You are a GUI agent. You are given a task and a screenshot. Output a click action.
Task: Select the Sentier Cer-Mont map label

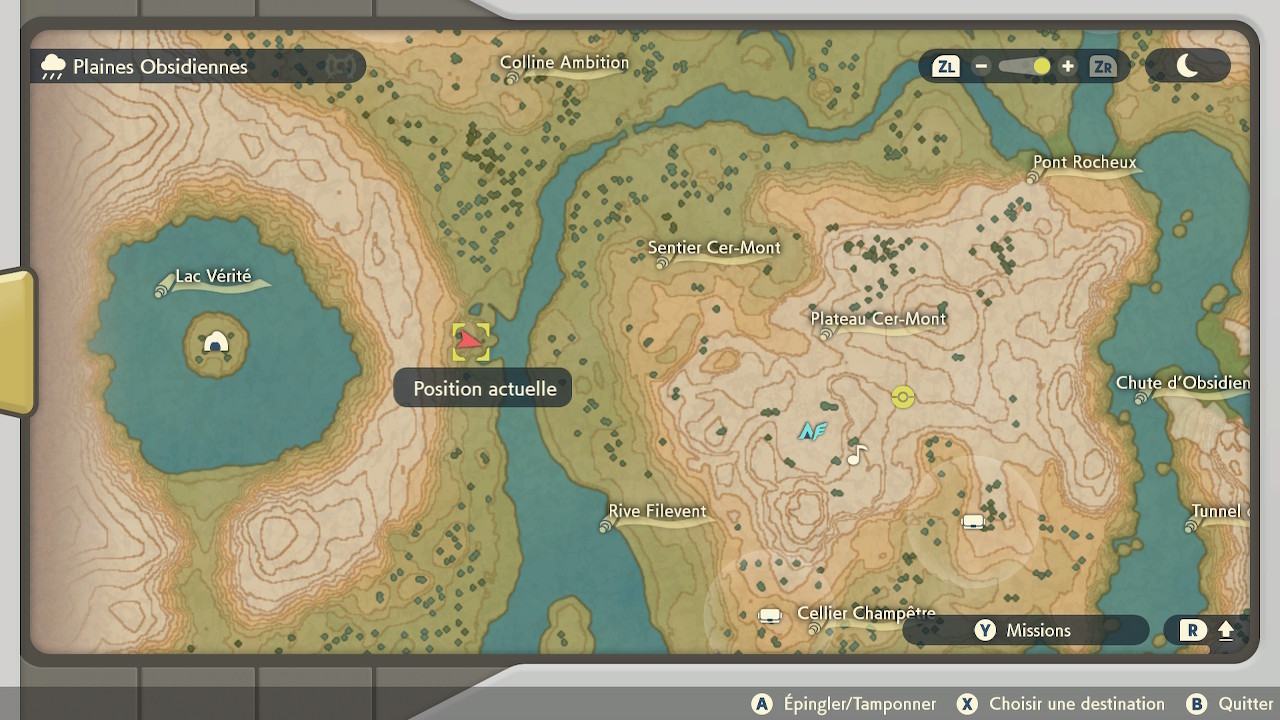pyautogui.click(x=713, y=248)
